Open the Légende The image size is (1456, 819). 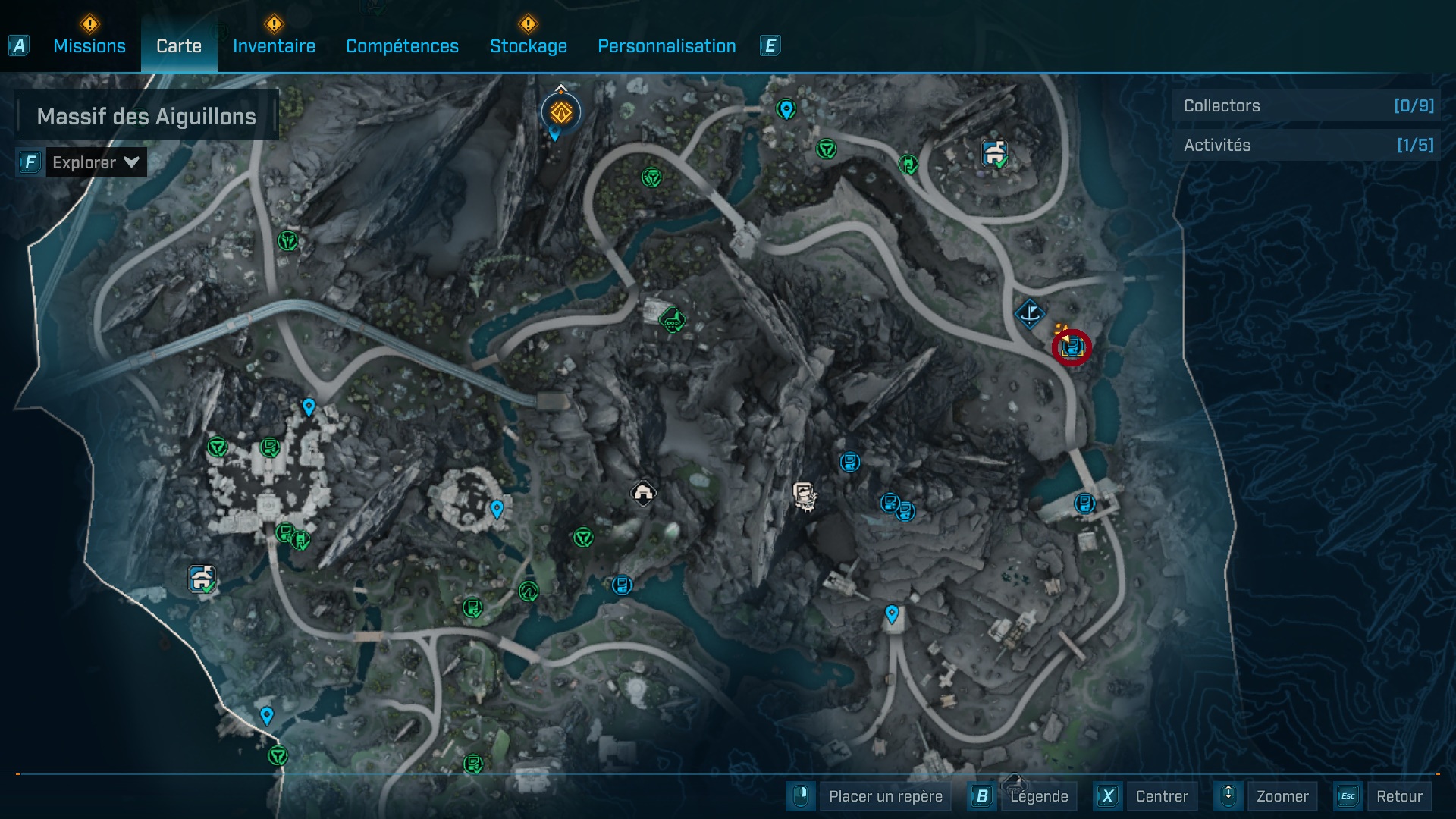click(1040, 796)
